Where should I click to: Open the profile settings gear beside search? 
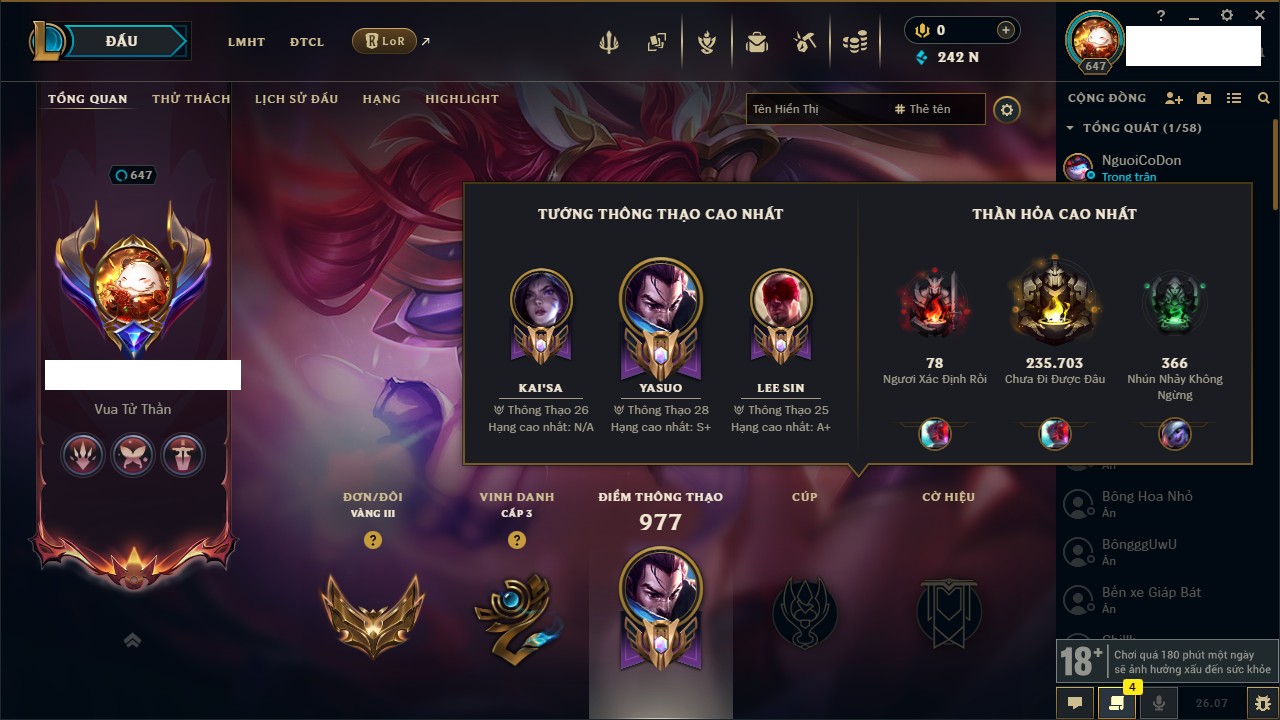[x=1007, y=109]
